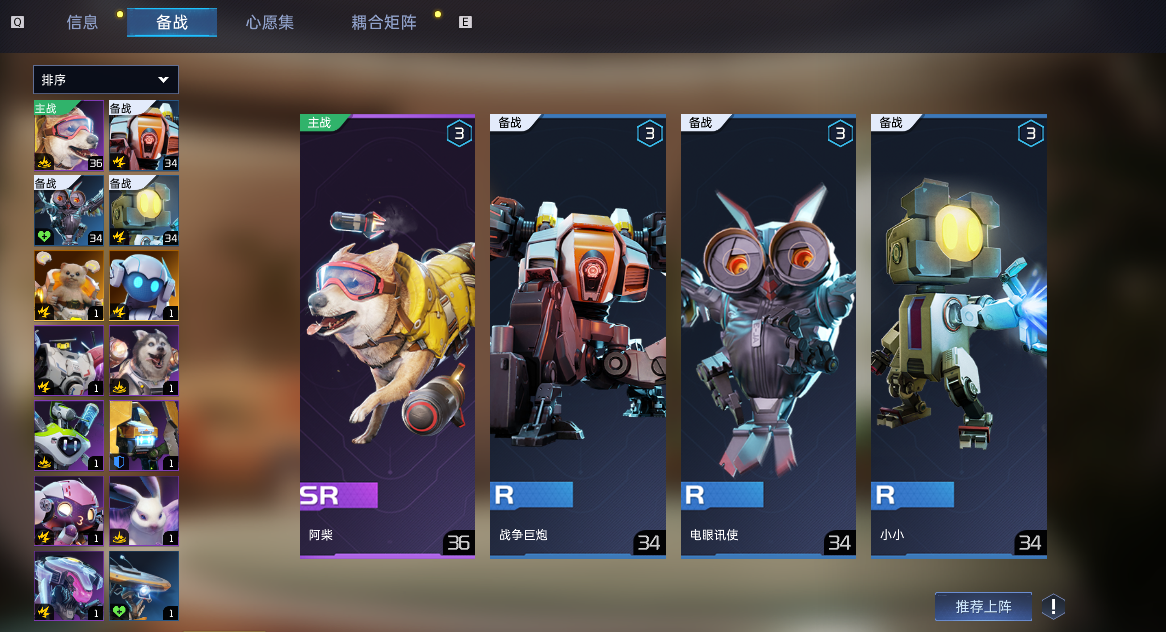Open the 心愿集 tab
1166x632 pixels.
[270, 22]
